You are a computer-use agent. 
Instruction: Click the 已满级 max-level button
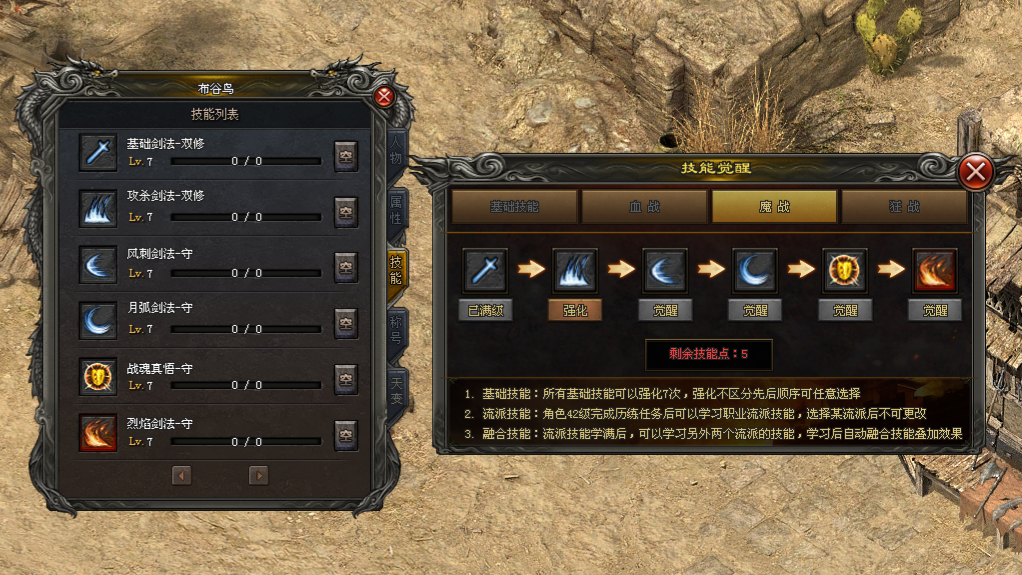485,310
